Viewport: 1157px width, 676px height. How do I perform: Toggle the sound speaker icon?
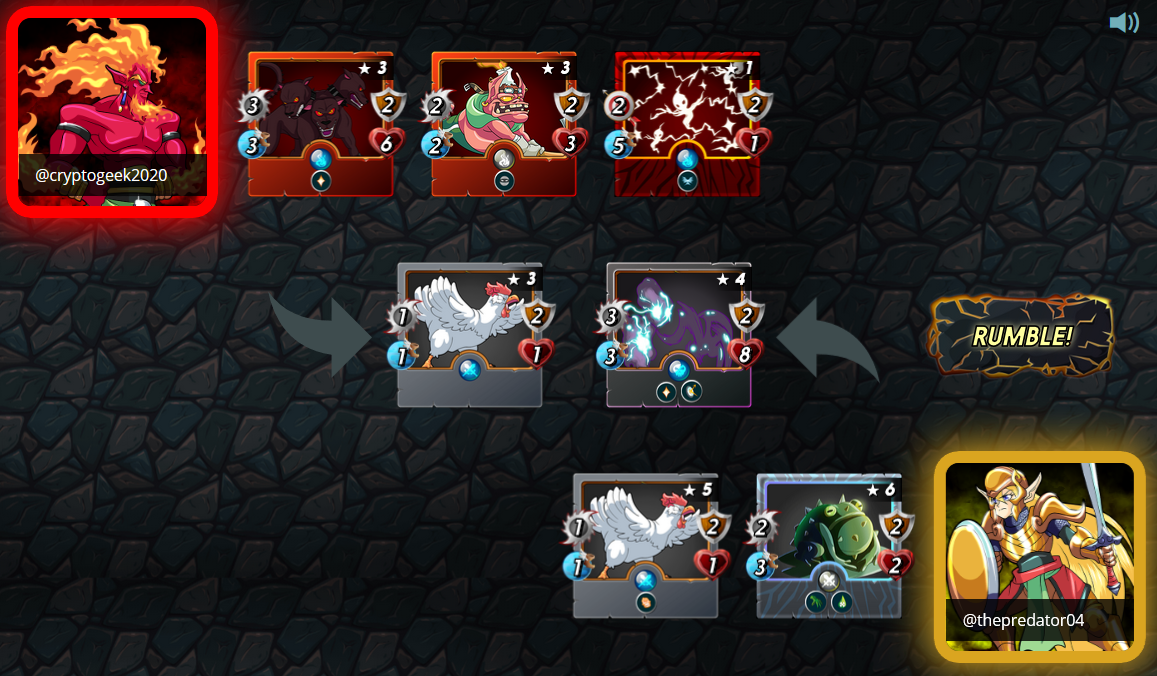pos(1124,22)
